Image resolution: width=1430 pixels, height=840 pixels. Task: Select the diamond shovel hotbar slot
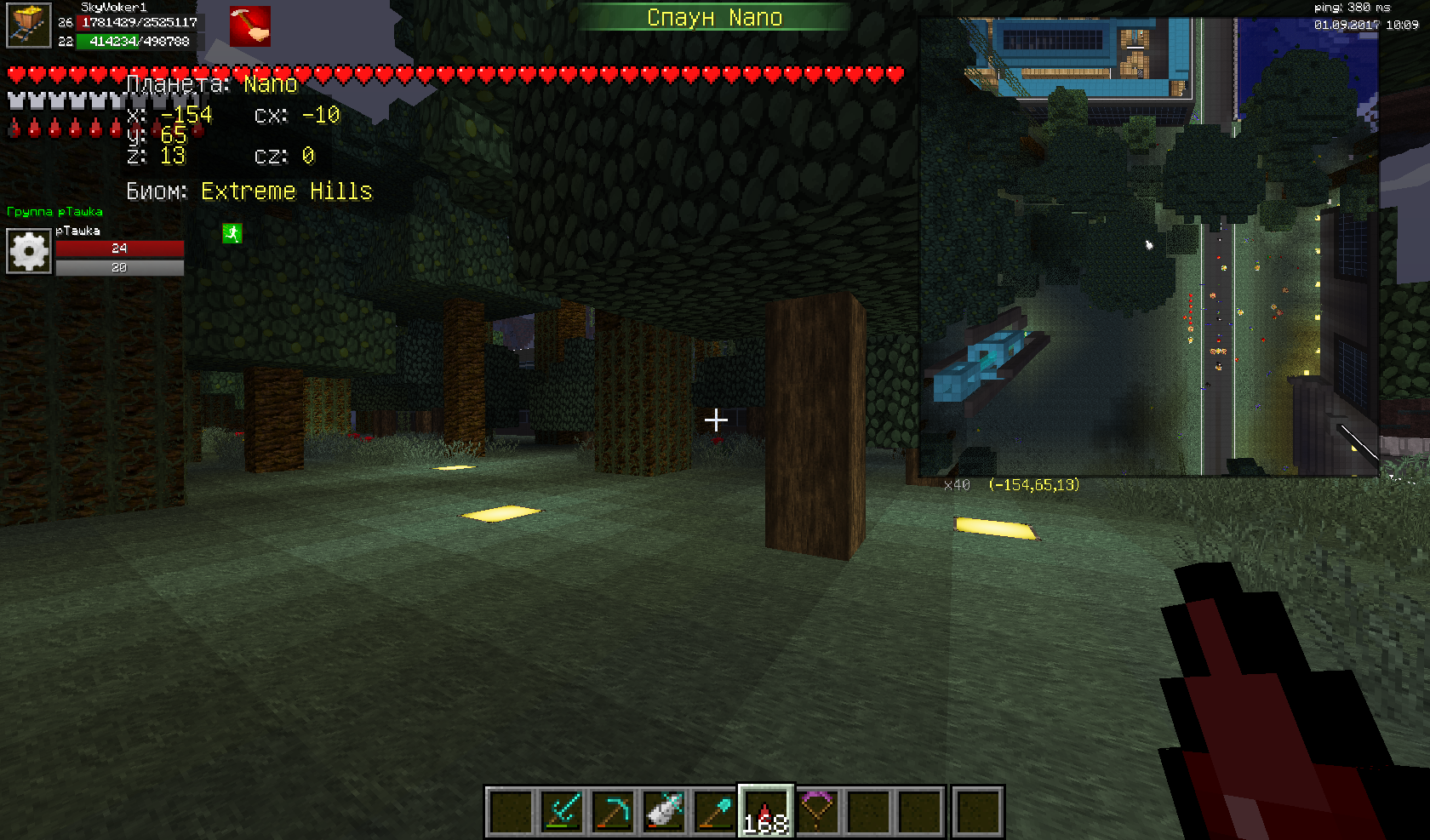pyautogui.click(x=716, y=810)
